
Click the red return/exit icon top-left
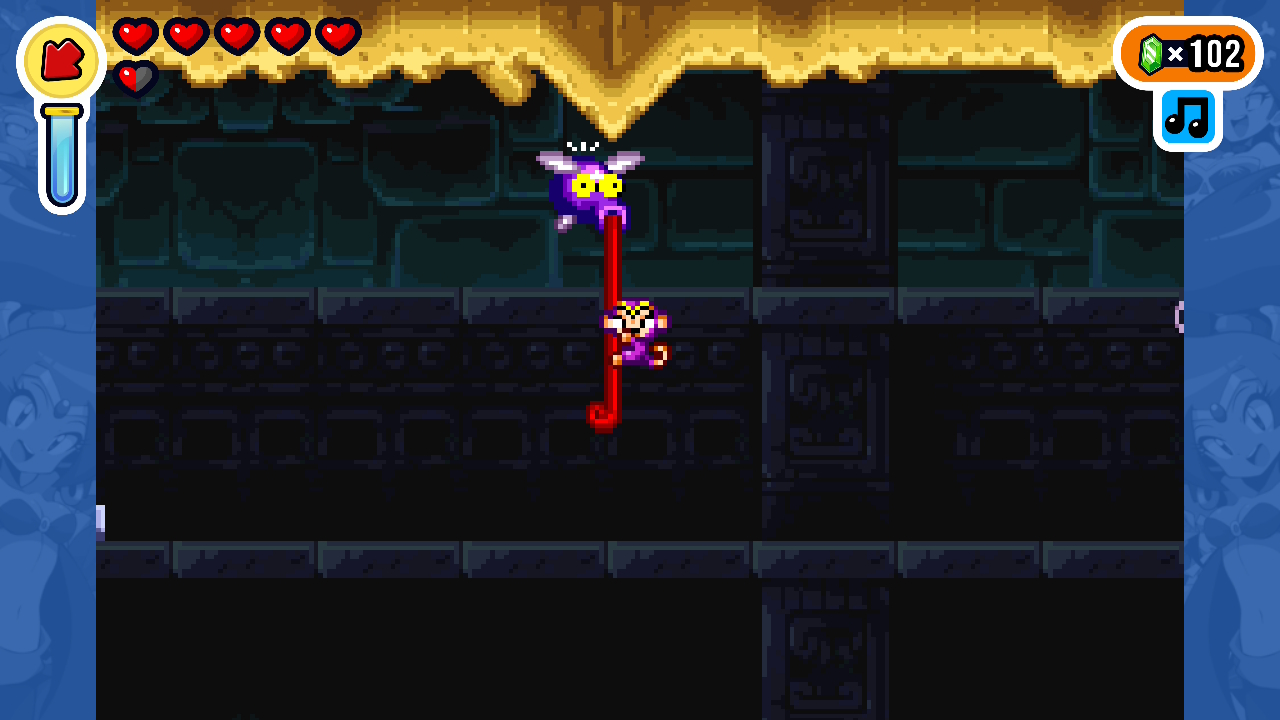[60, 60]
